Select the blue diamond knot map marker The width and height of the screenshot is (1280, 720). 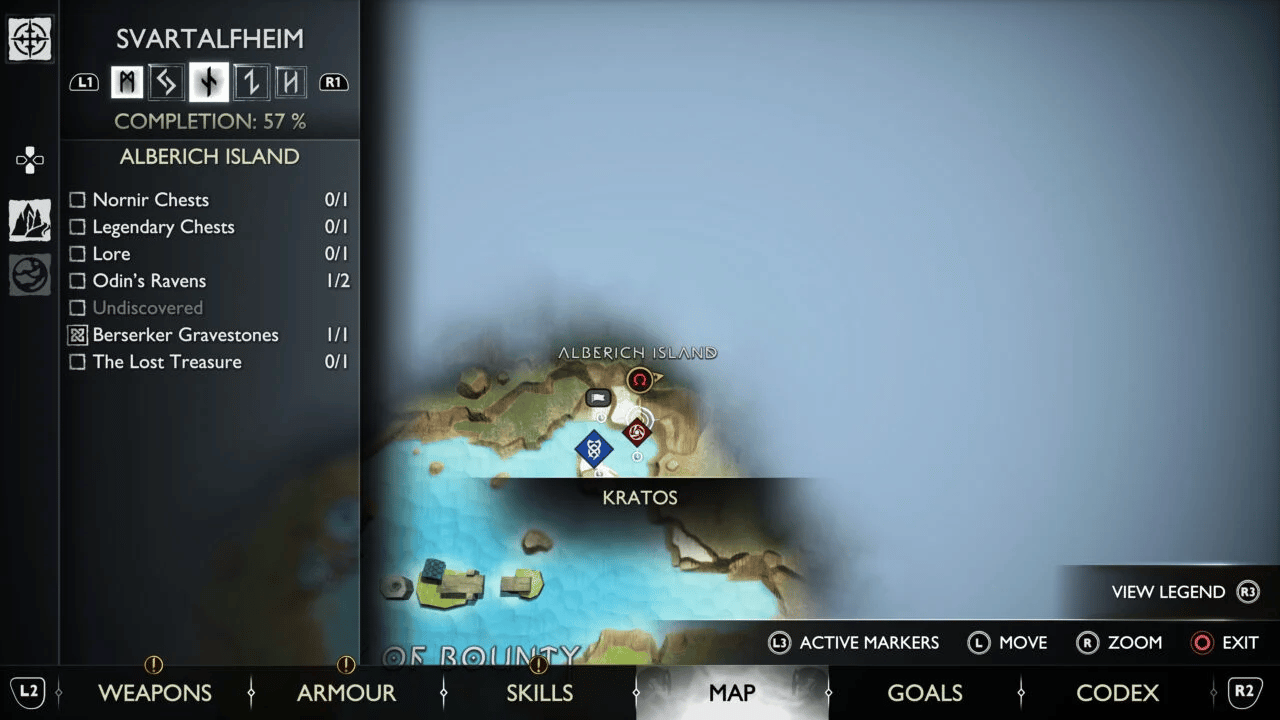click(x=593, y=448)
